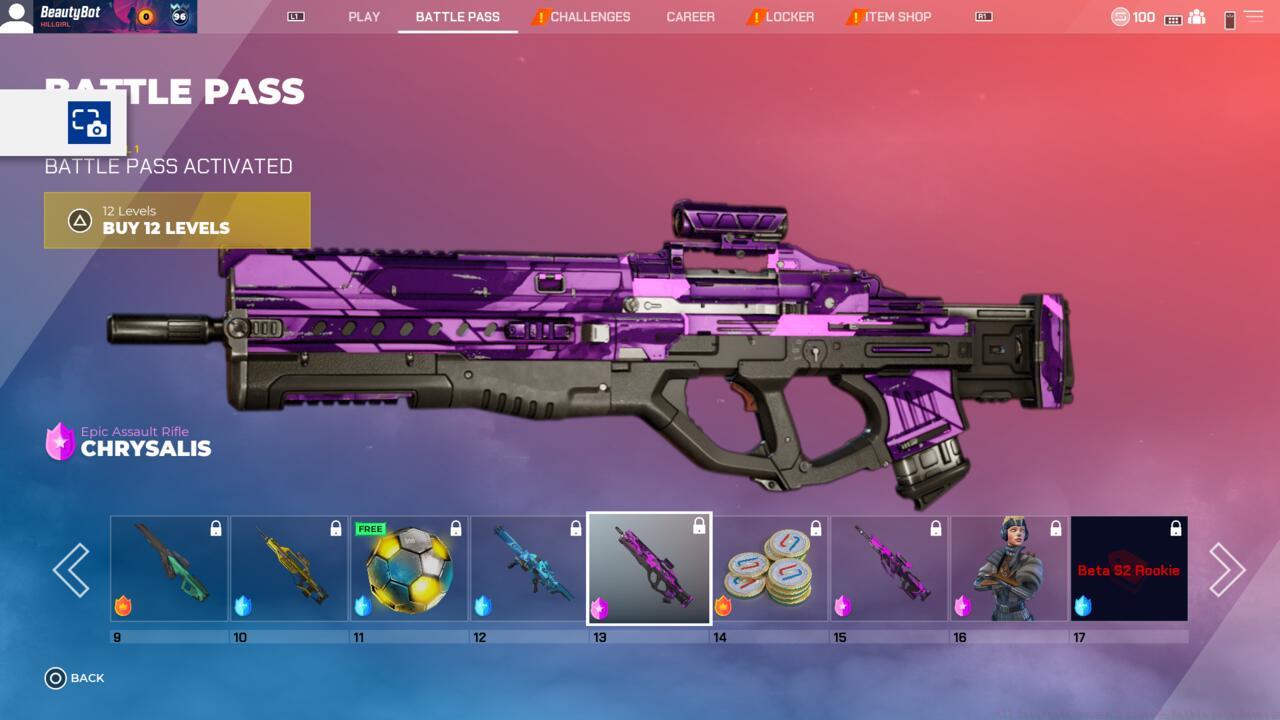Go to the Career tab

click(x=691, y=17)
